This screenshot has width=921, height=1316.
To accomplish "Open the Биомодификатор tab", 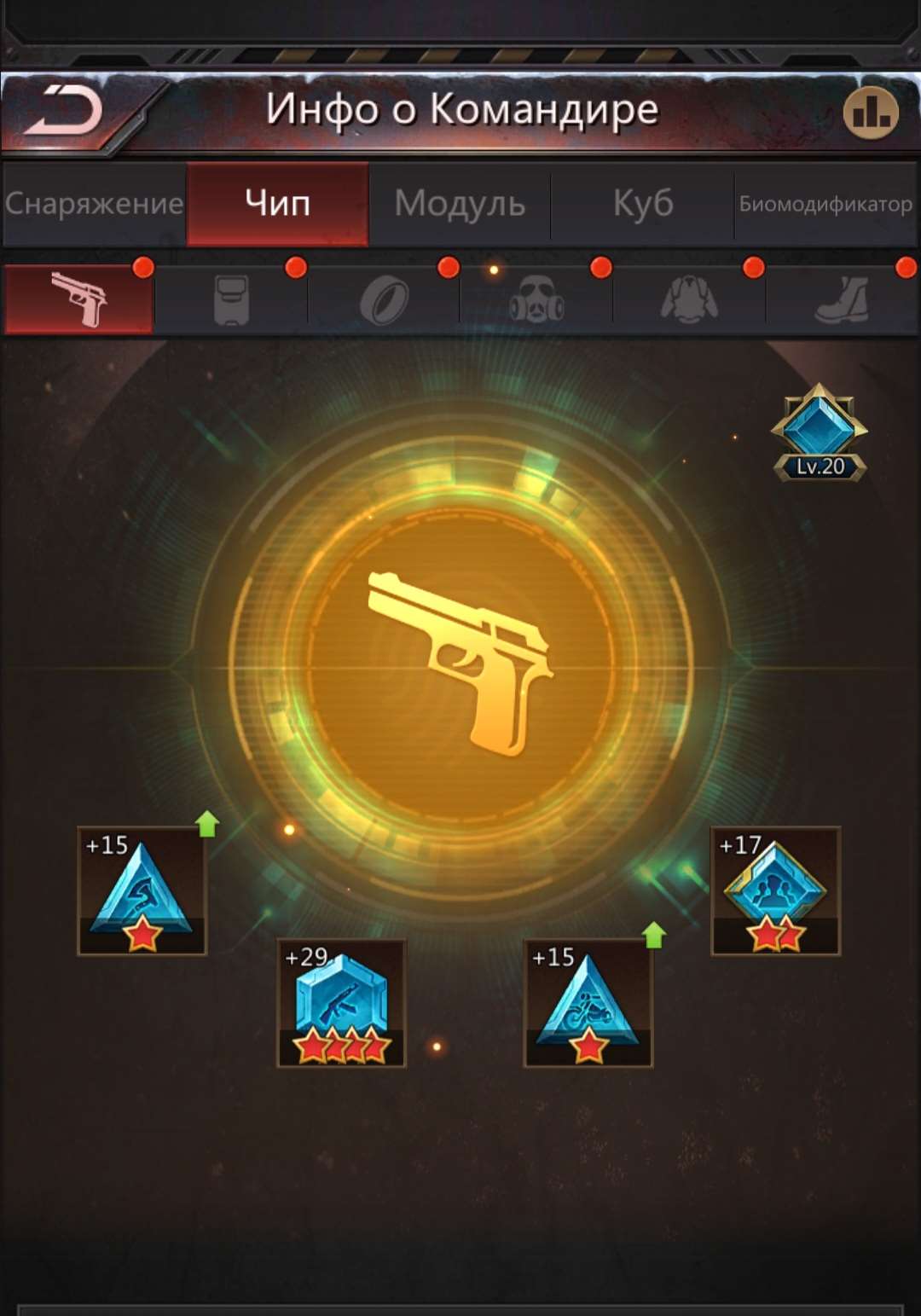I will tap(825, 204).
